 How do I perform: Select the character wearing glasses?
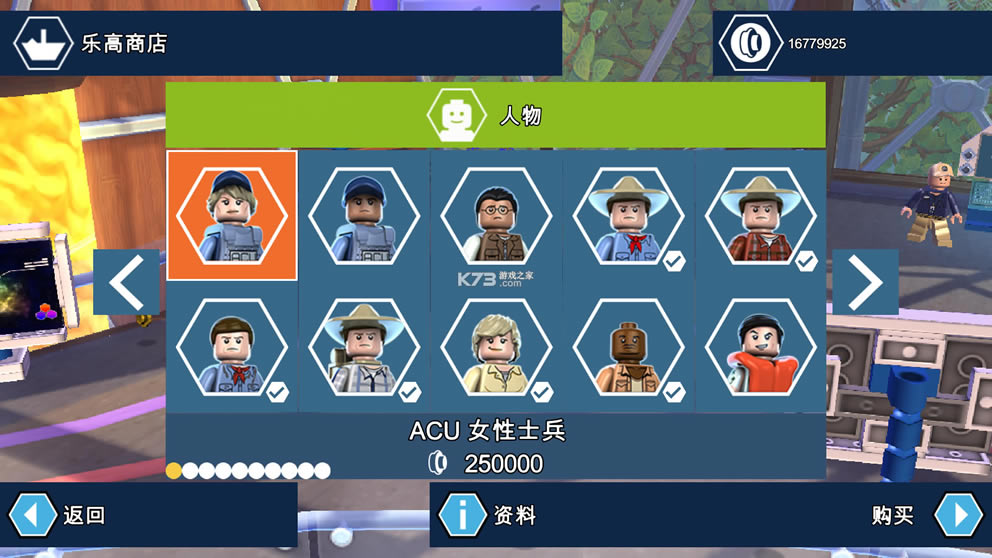496,215
